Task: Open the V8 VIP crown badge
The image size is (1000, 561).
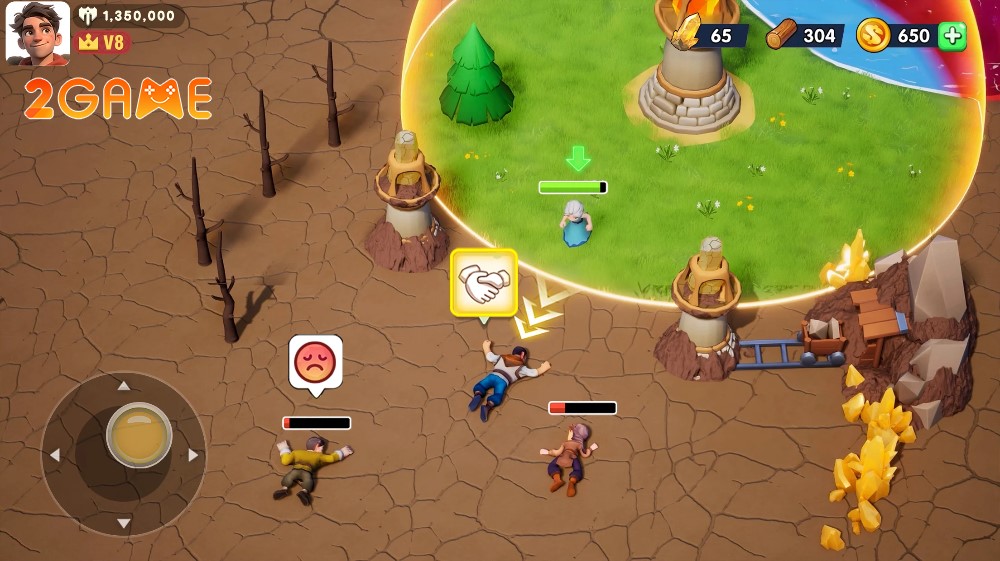Action: click(102, 43)
